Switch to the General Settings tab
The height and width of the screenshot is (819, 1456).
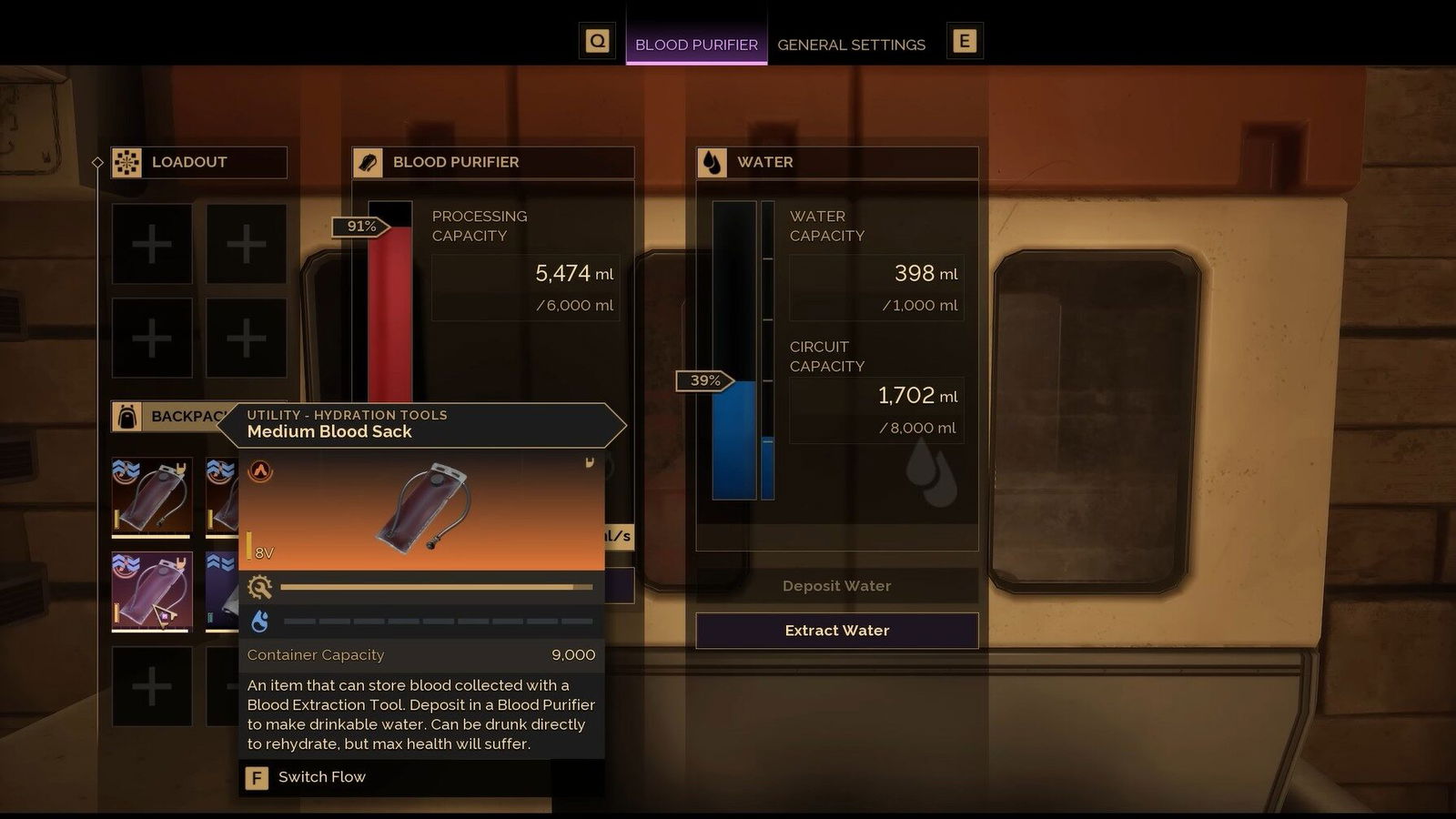pyautogui.click(x=852, y=45)
